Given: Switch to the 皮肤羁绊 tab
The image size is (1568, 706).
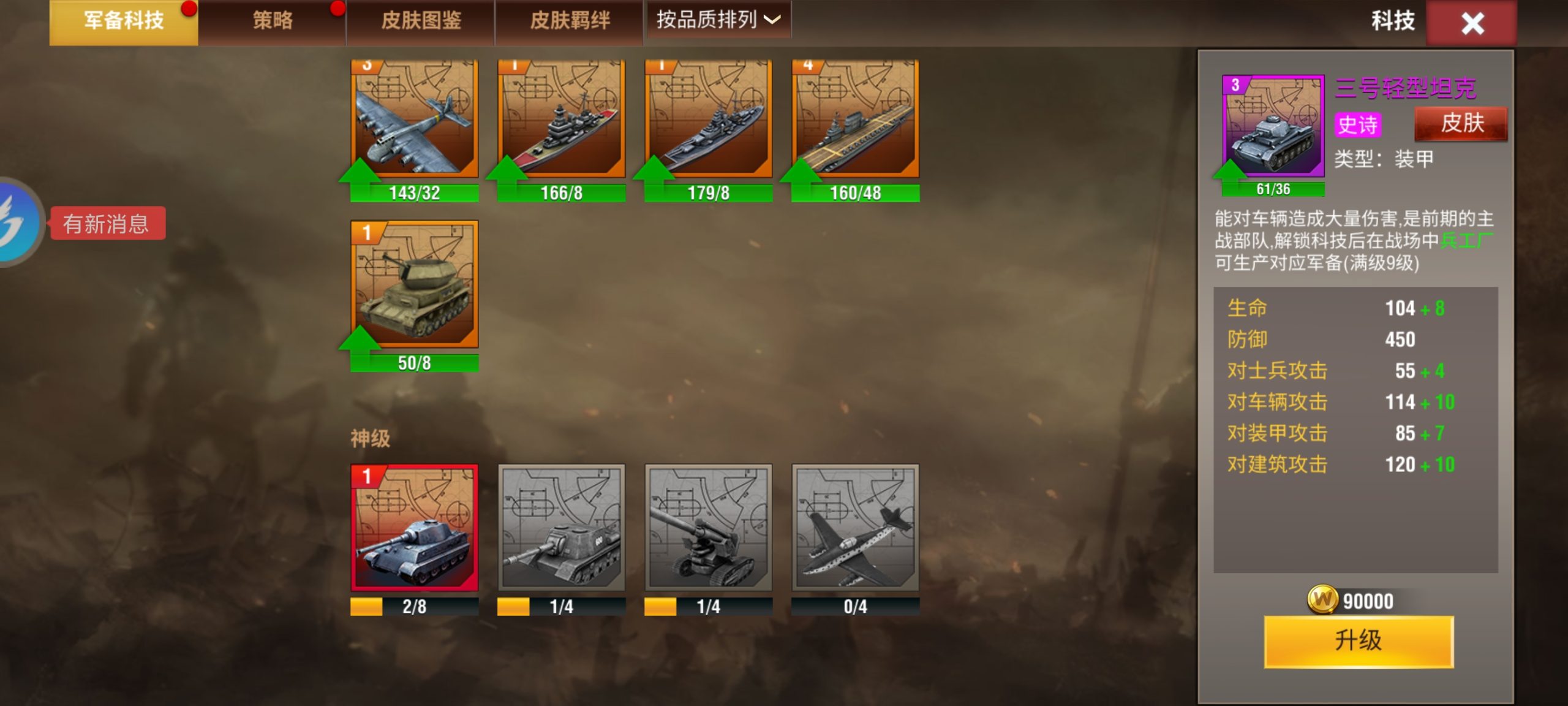Looking at the screenshot, I should (x=570, y=20).
